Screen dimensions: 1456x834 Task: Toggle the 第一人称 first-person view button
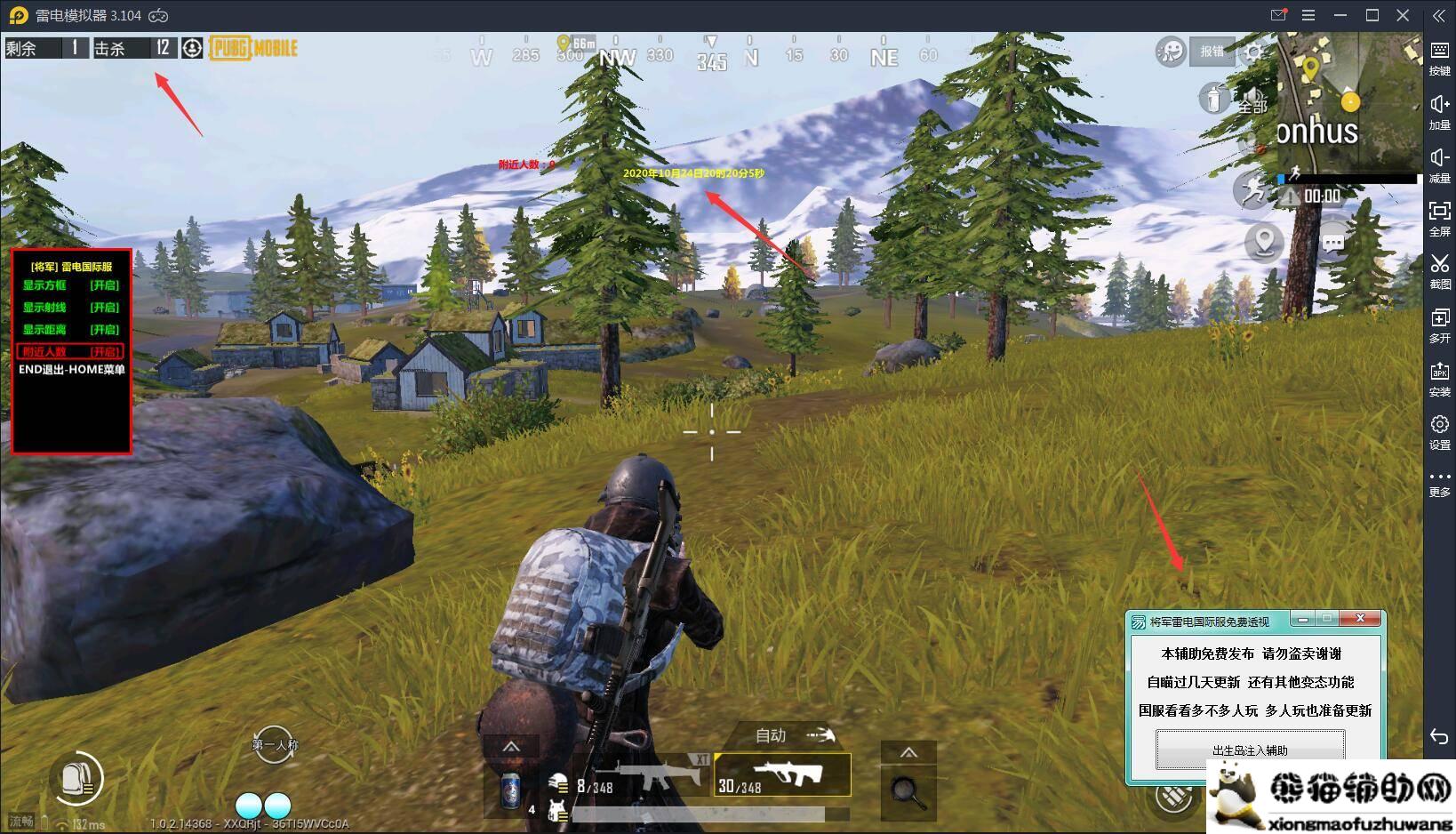(275, 746)
